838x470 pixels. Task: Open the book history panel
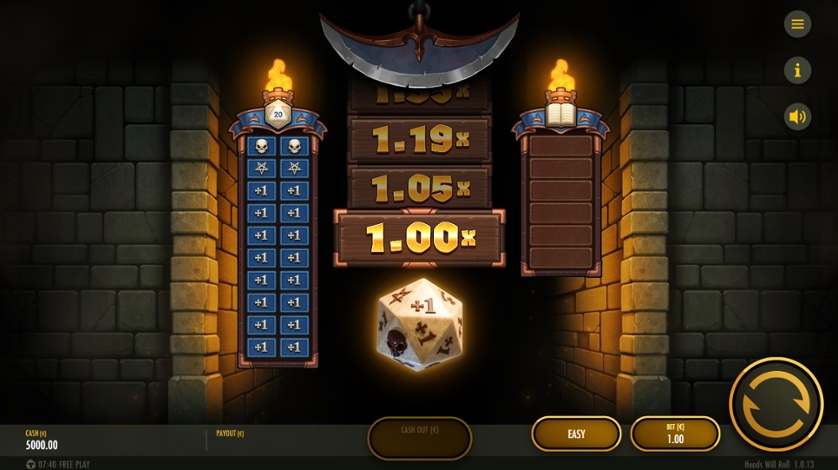click(560, 114)
